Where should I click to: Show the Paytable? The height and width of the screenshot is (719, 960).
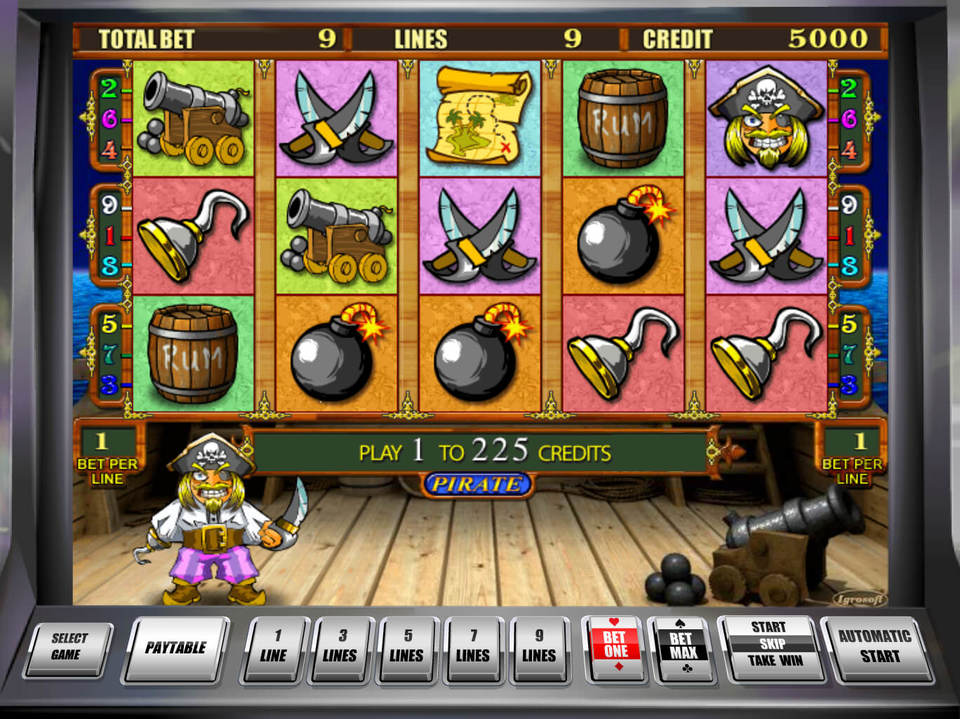(175, 648)
